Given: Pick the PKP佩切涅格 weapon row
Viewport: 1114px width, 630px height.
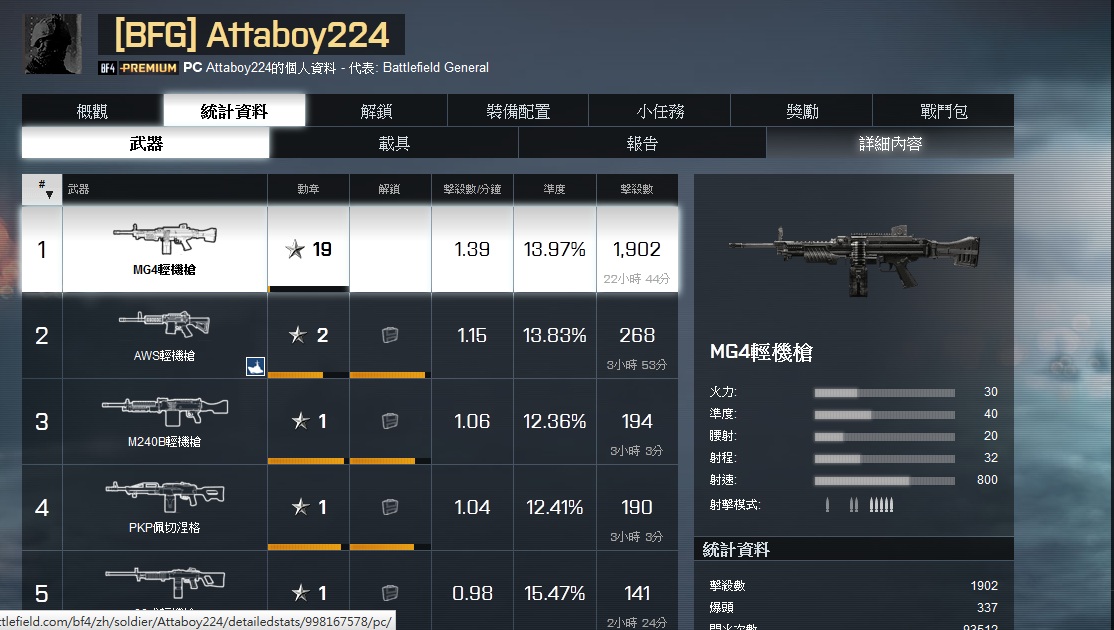Looking at the screenshot, I should pyautogui.click(x=164, y=507).
